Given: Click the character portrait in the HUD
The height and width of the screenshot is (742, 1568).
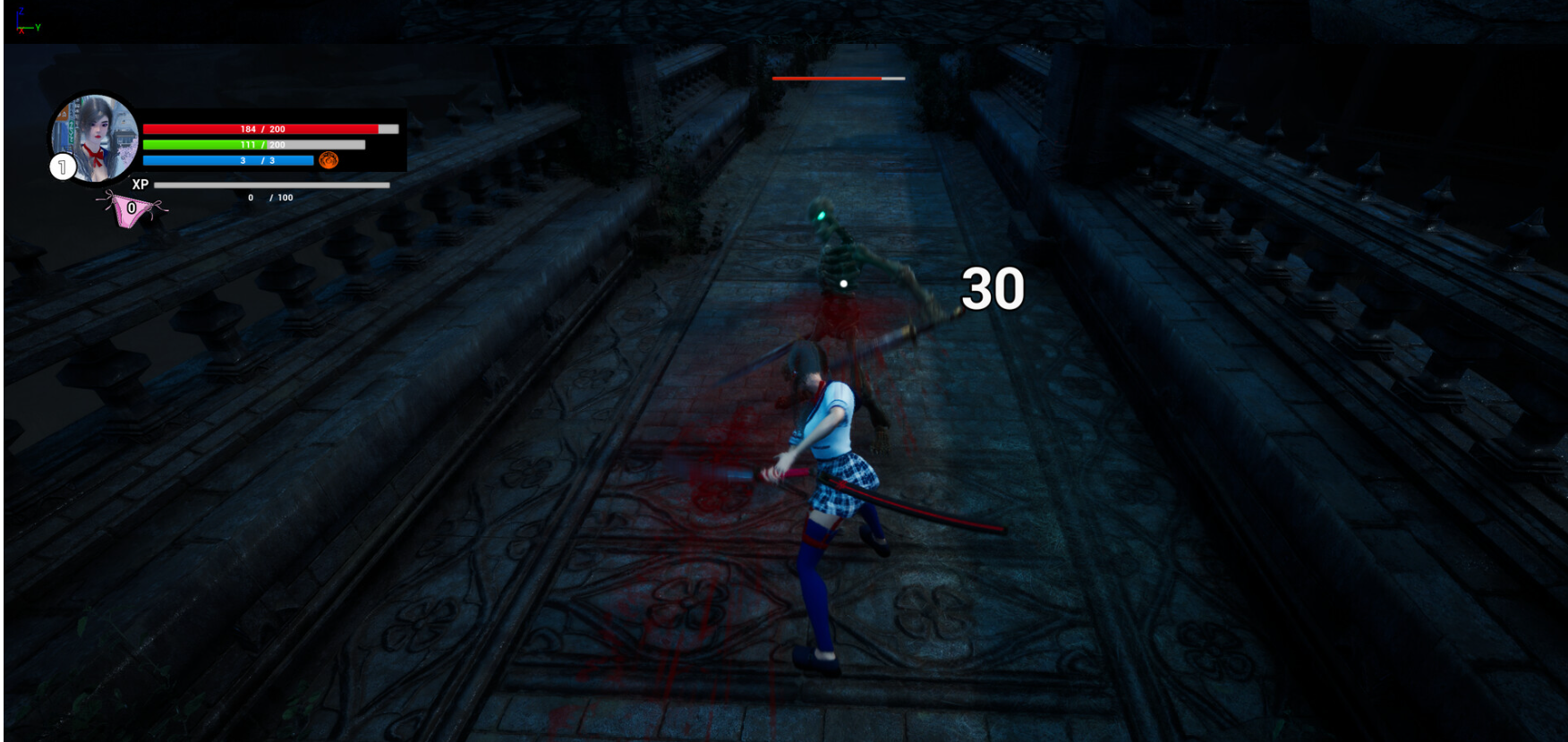Looking at the screenshot, I should (97, 136).
